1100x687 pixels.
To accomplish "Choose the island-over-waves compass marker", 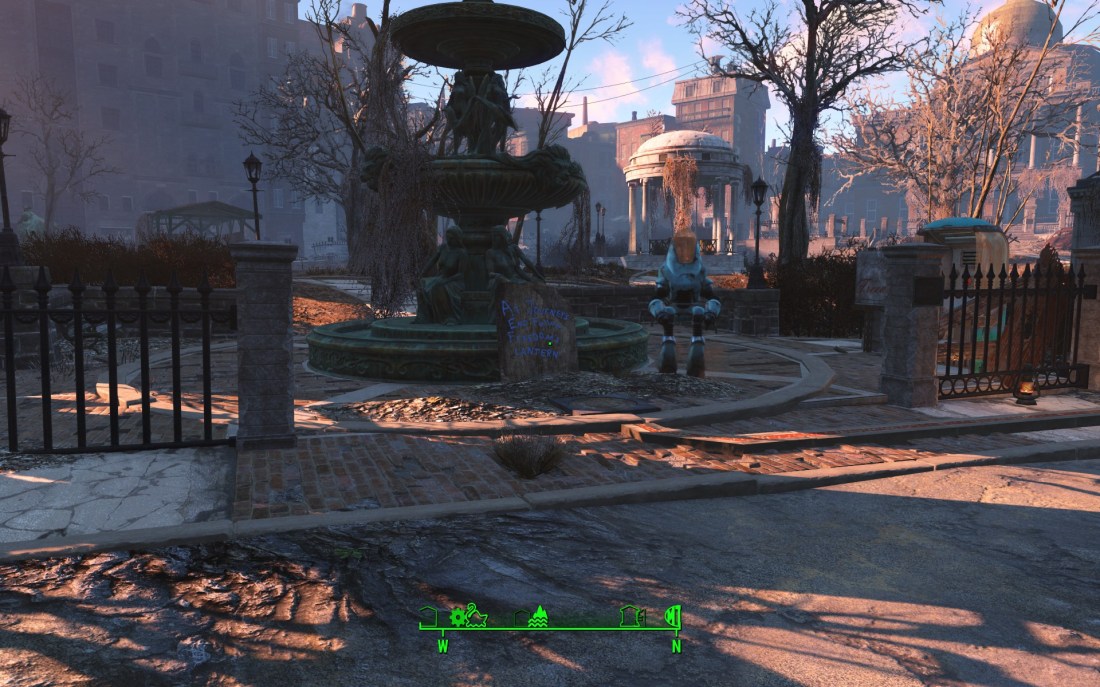I will coord(538,616).
